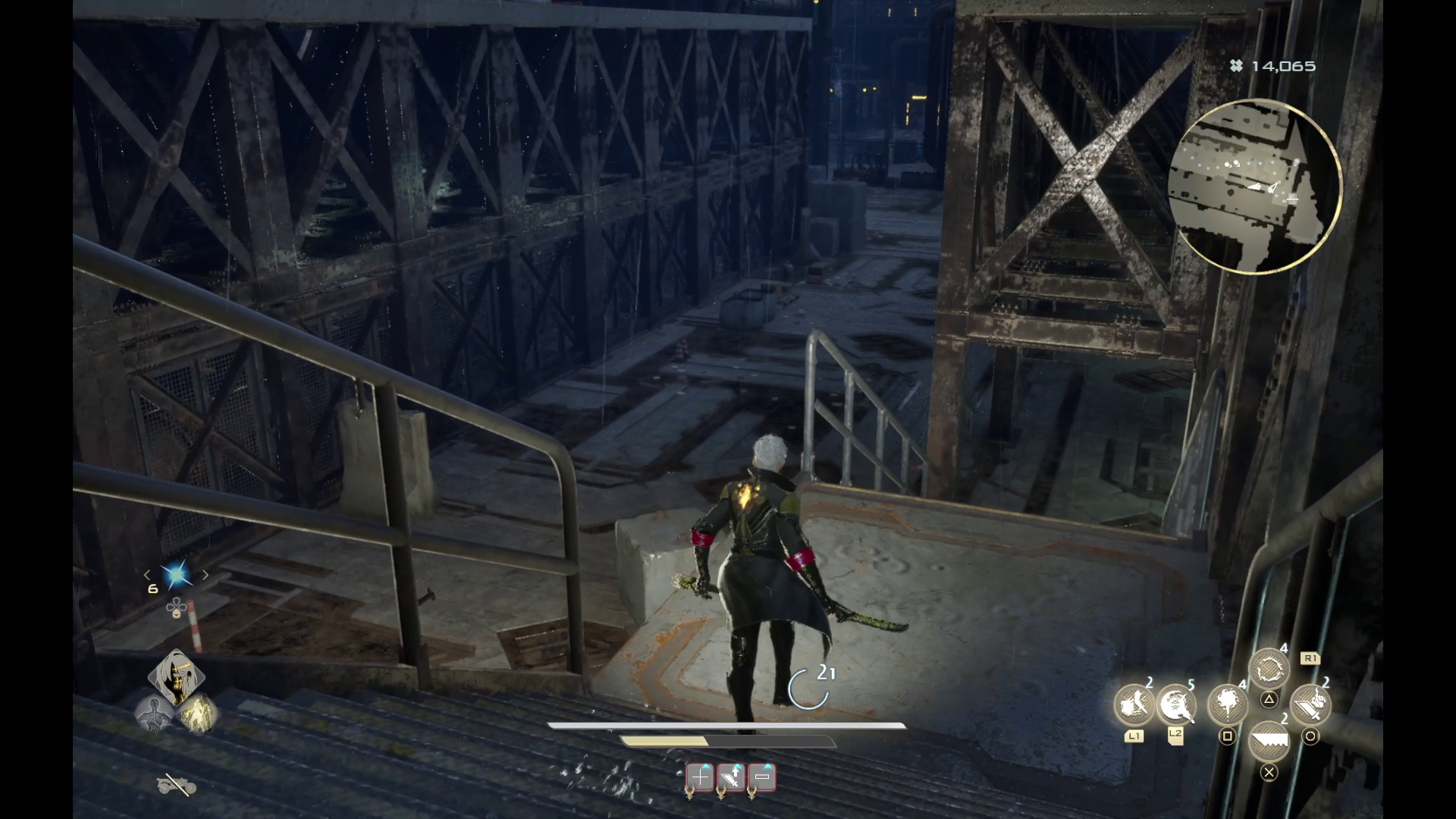1456x819 pixels.
Task: Use the smoke burst skill
Action: click(x=1227, y=704)
